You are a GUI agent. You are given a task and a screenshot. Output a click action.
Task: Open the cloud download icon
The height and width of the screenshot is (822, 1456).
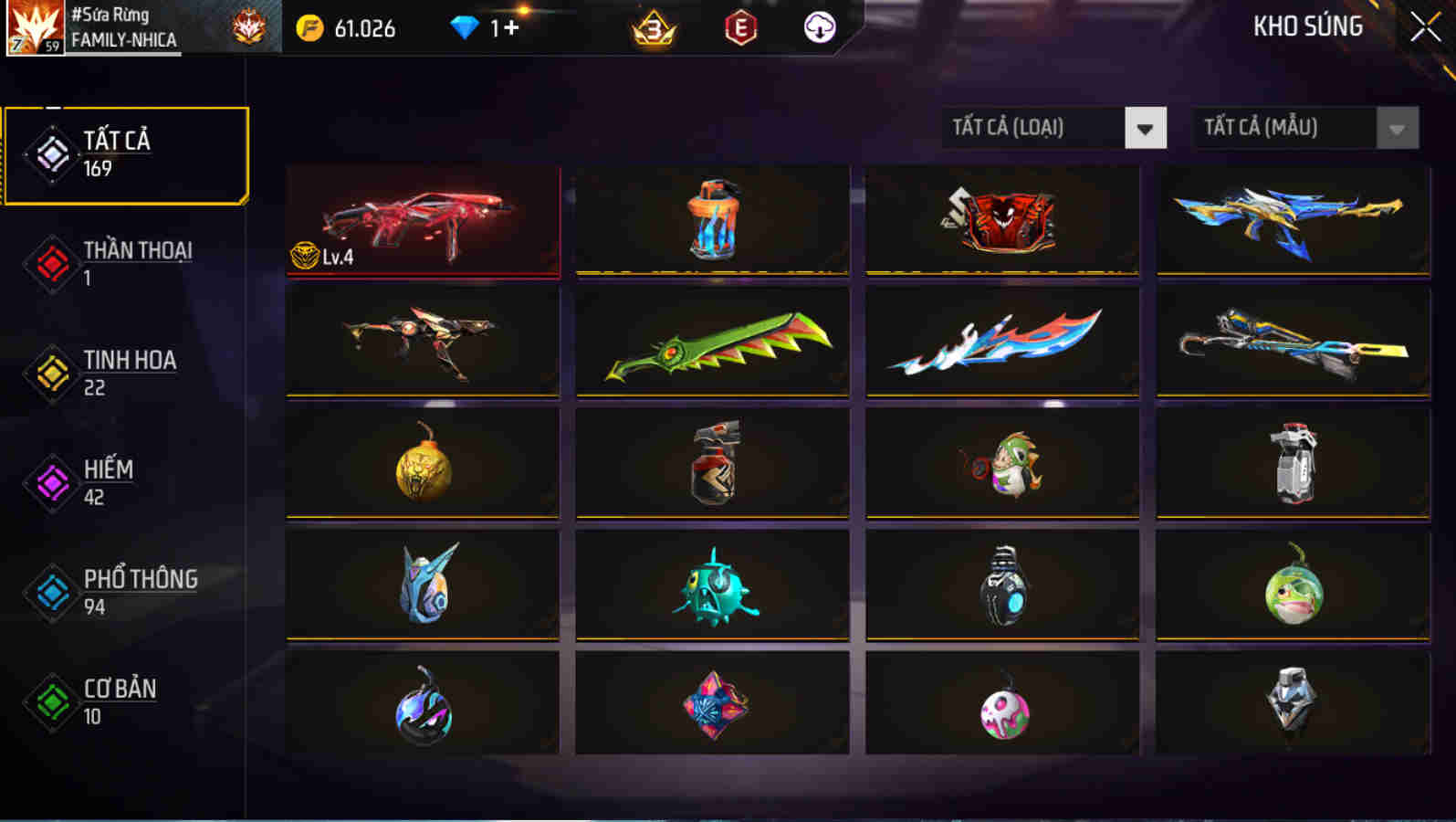click(x=819, y=27)
